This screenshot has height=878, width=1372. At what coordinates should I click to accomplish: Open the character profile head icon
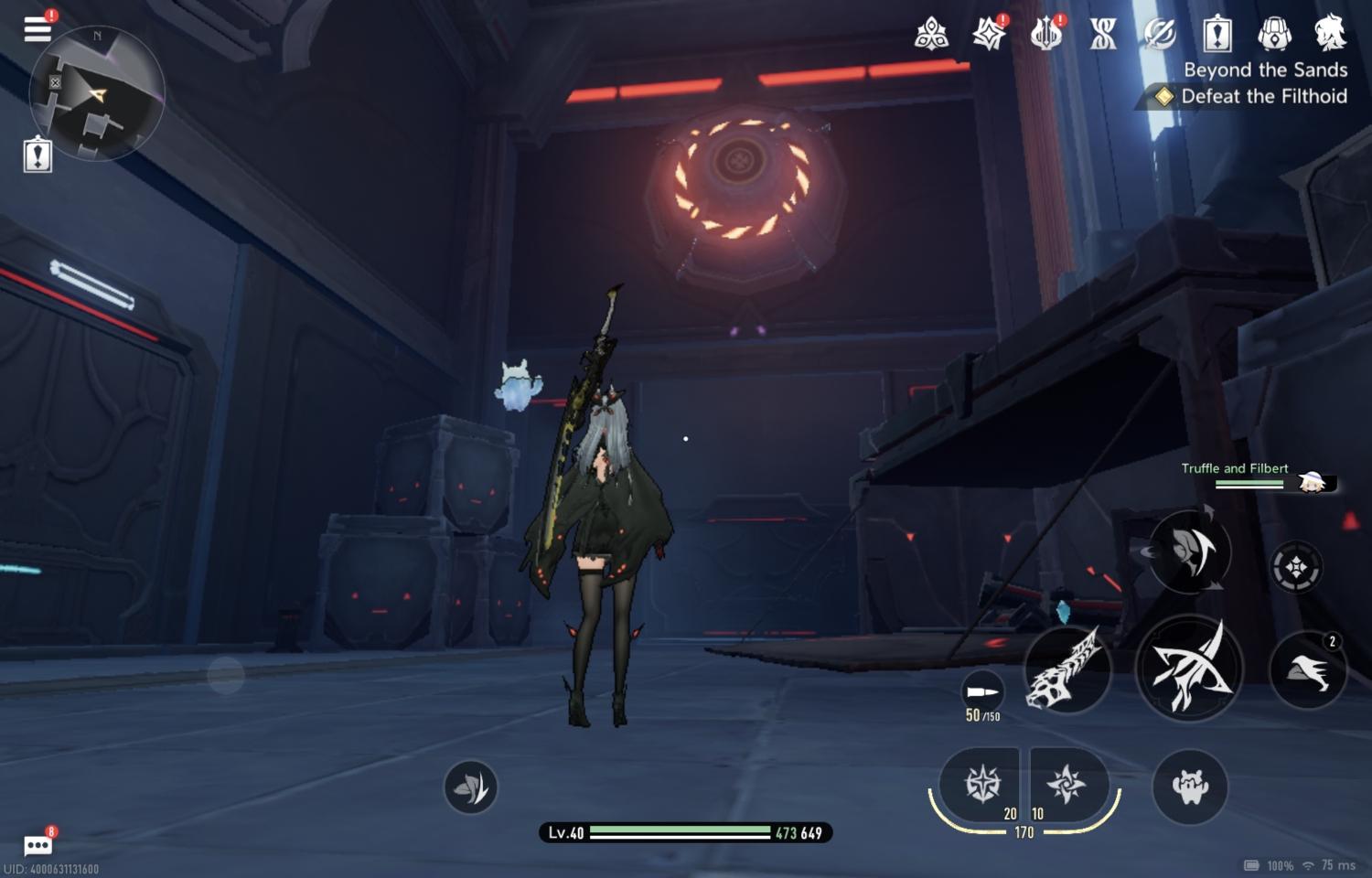[1330, 34]
